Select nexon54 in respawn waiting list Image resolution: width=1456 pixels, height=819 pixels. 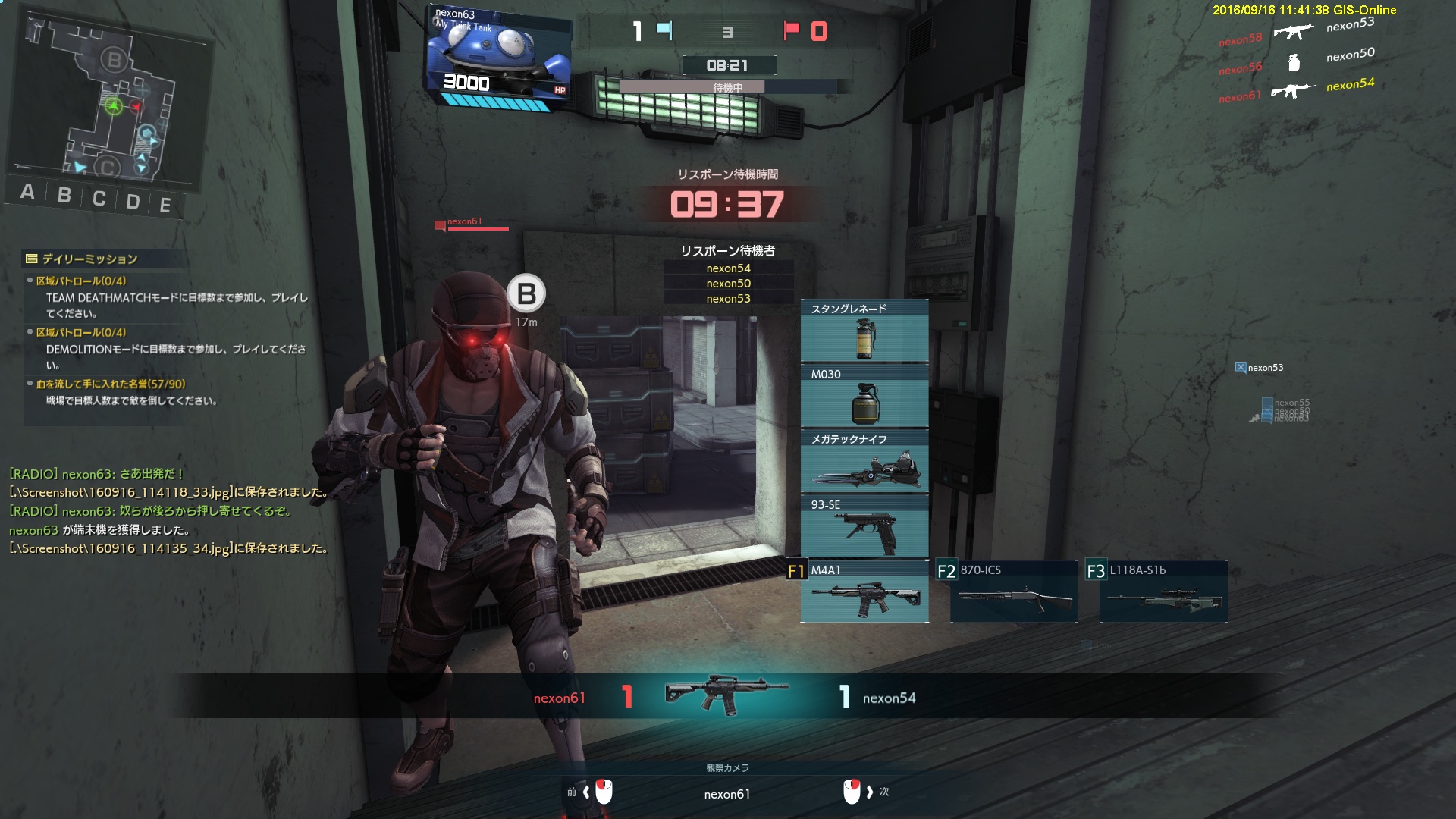728,268
